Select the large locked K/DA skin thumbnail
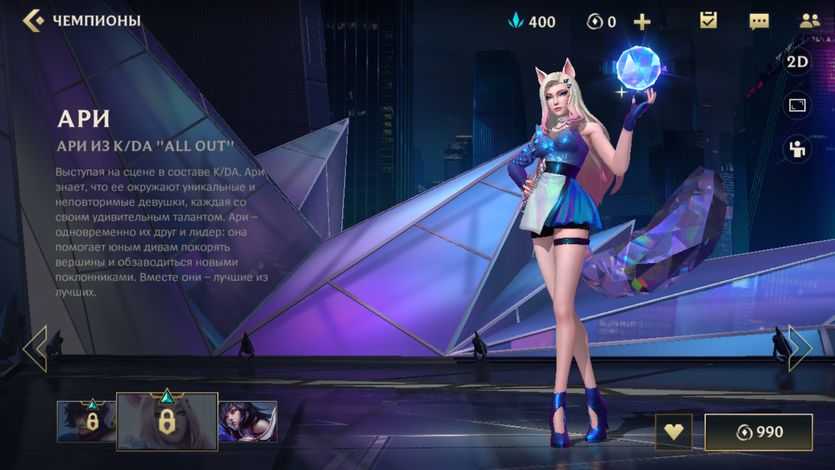 pyautogui.click(x=167, y=421)
